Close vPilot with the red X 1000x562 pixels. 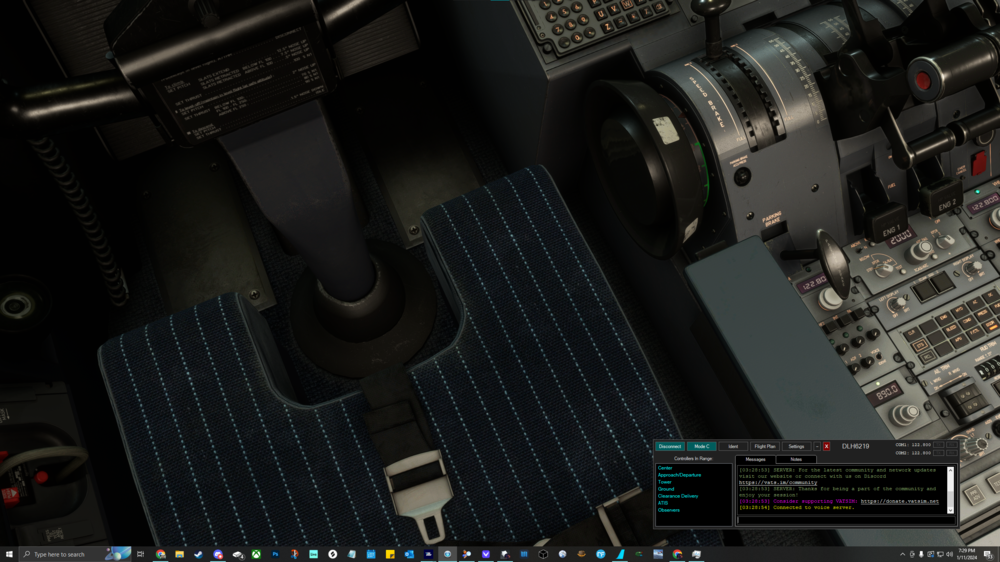(827, 446)
